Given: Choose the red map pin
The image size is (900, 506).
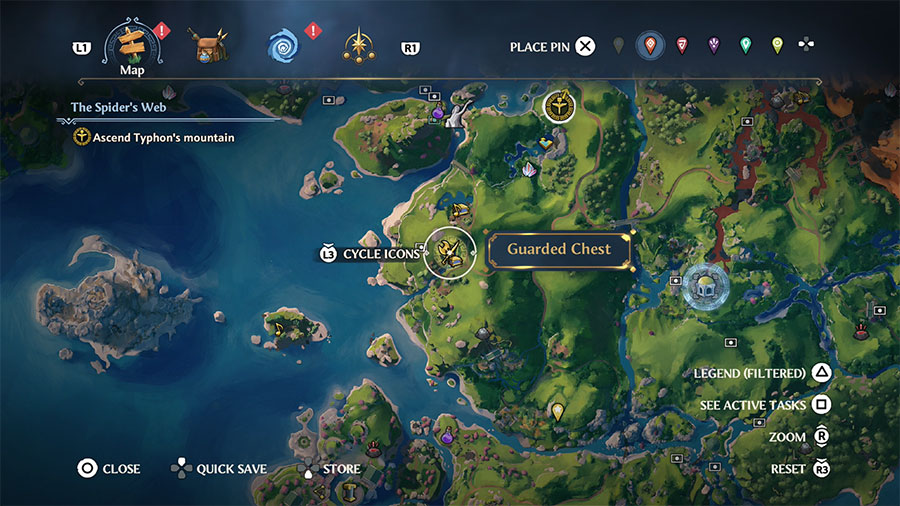Looking at the screenshot, I should tap(650, 45).
